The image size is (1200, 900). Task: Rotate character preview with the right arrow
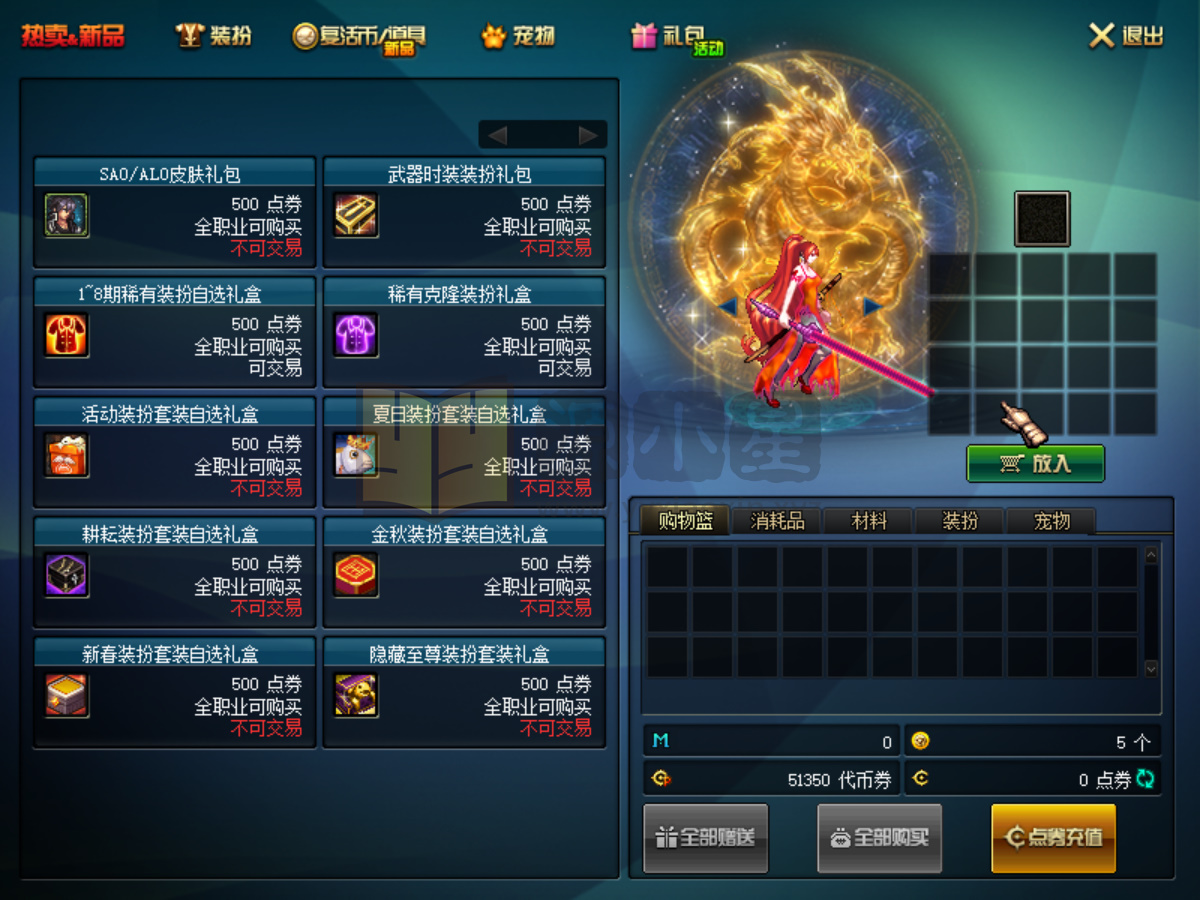873,306
